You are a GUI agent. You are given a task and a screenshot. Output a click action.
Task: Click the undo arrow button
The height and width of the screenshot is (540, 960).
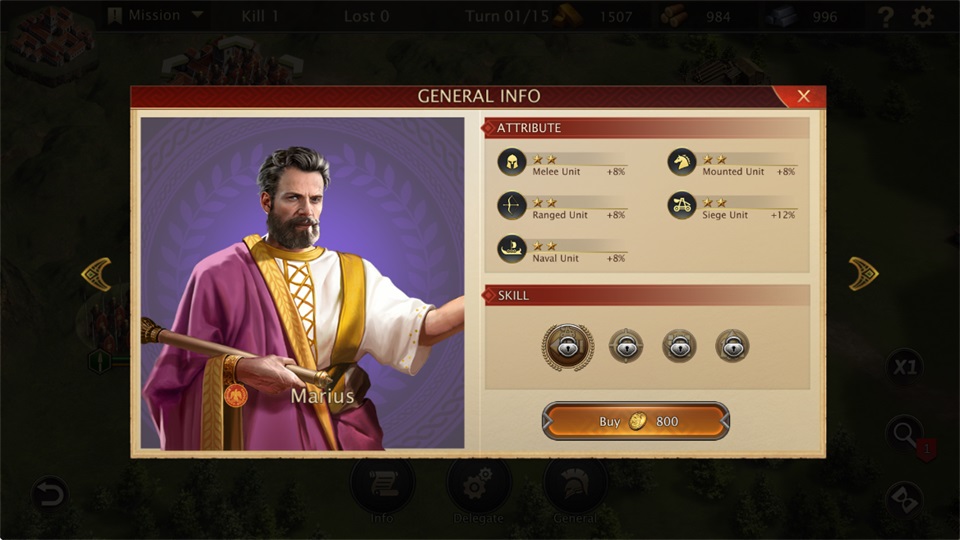pyautogui.click(x=49, y=493)
